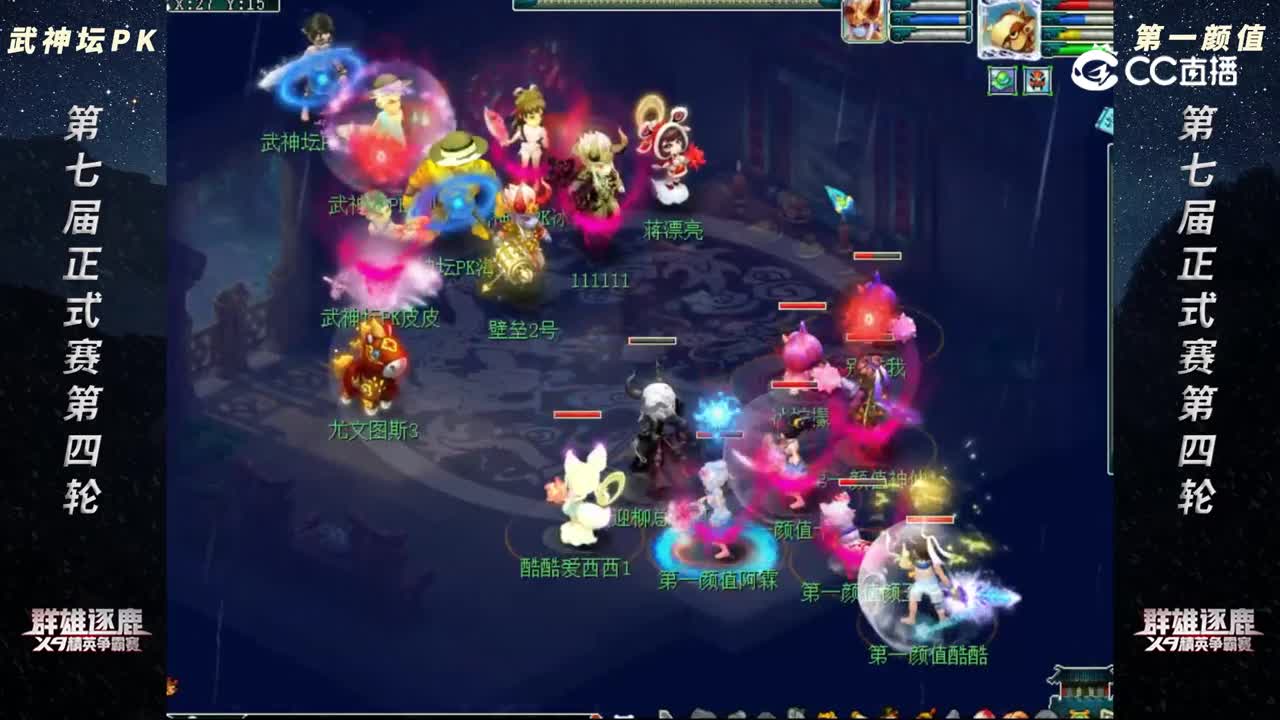
Task: Click the large summoned beast card in the top HUD
Action: click(1010, 30)
